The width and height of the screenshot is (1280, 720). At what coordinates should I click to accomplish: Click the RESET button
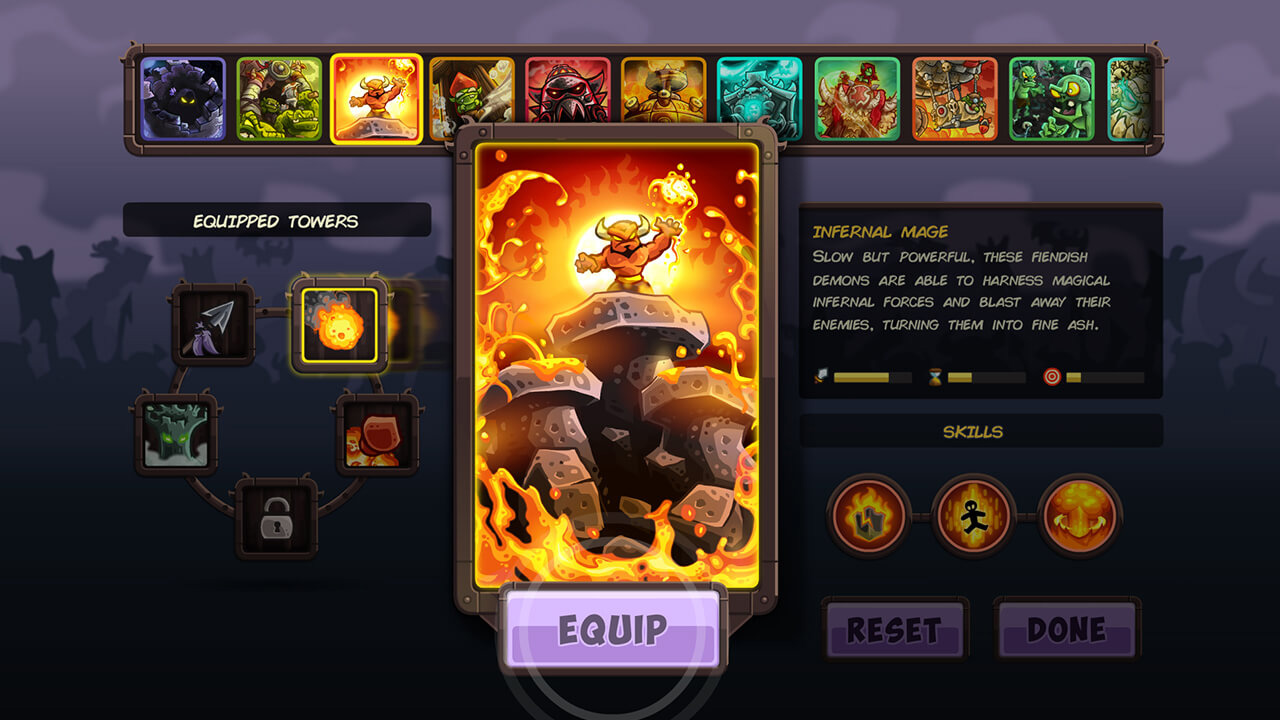coord(895,630)
